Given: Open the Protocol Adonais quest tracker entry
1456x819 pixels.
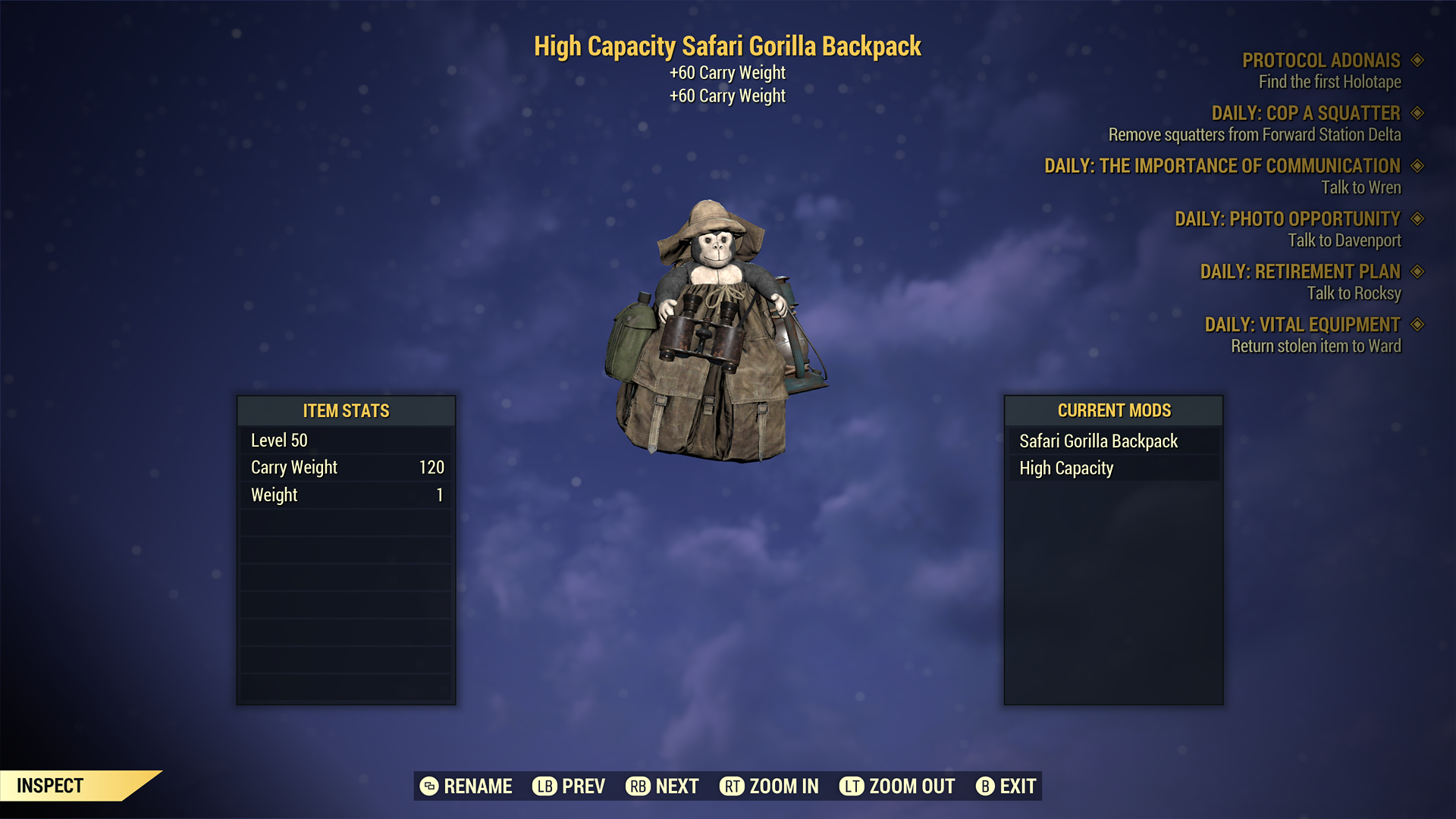Looking at the screenshot, I should 1321,61.
